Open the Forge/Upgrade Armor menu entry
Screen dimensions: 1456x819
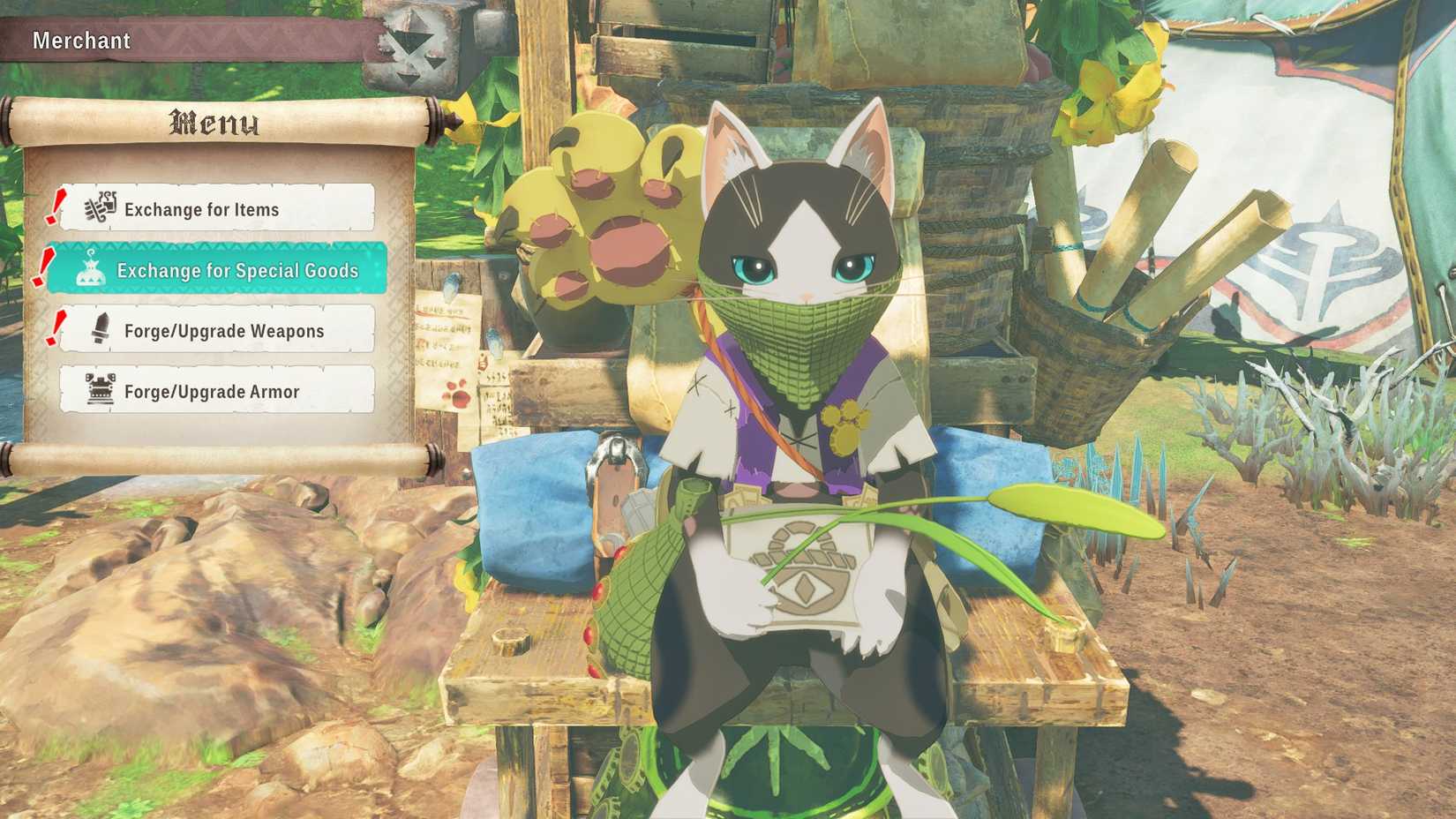[212, 390]
